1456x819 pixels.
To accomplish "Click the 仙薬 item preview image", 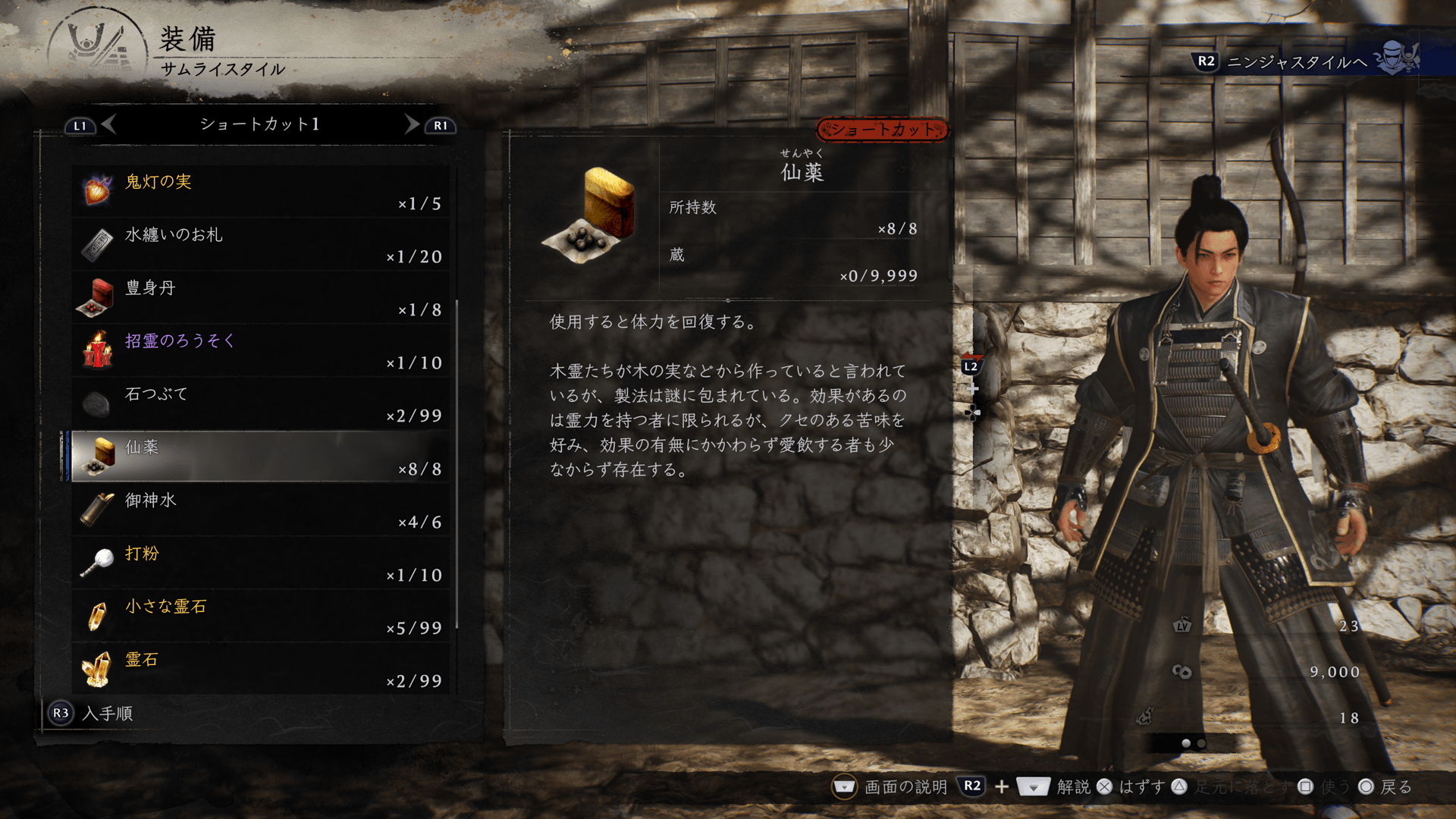I will point(591,215).
